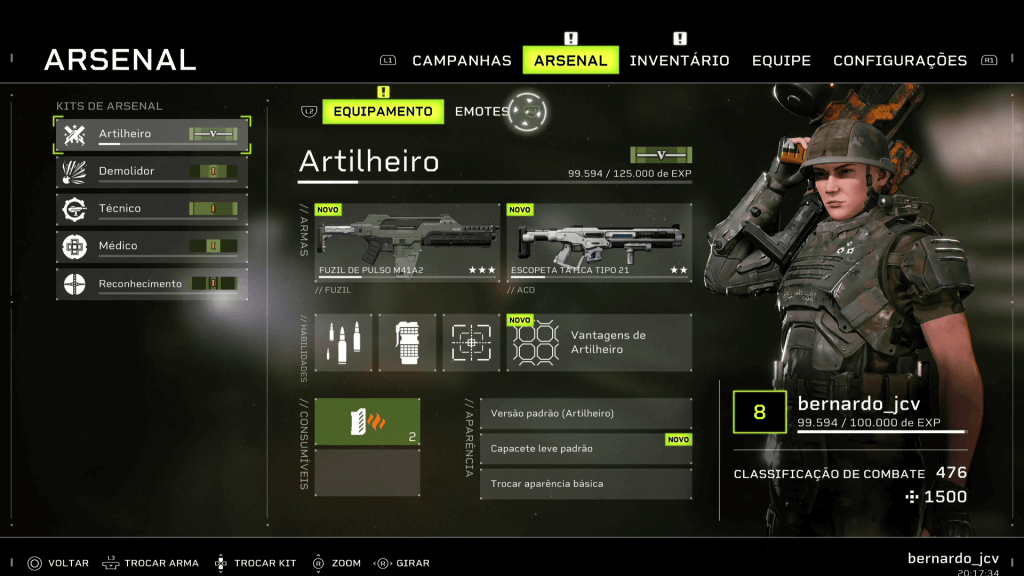Select the grenade ability icon
This screenshot has height=576, width=1024.
[407, 343]
